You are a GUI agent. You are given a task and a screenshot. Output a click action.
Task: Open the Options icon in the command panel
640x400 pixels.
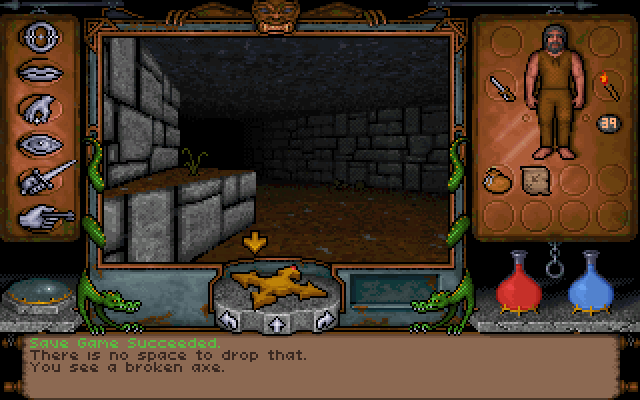(x=39, y=39)
